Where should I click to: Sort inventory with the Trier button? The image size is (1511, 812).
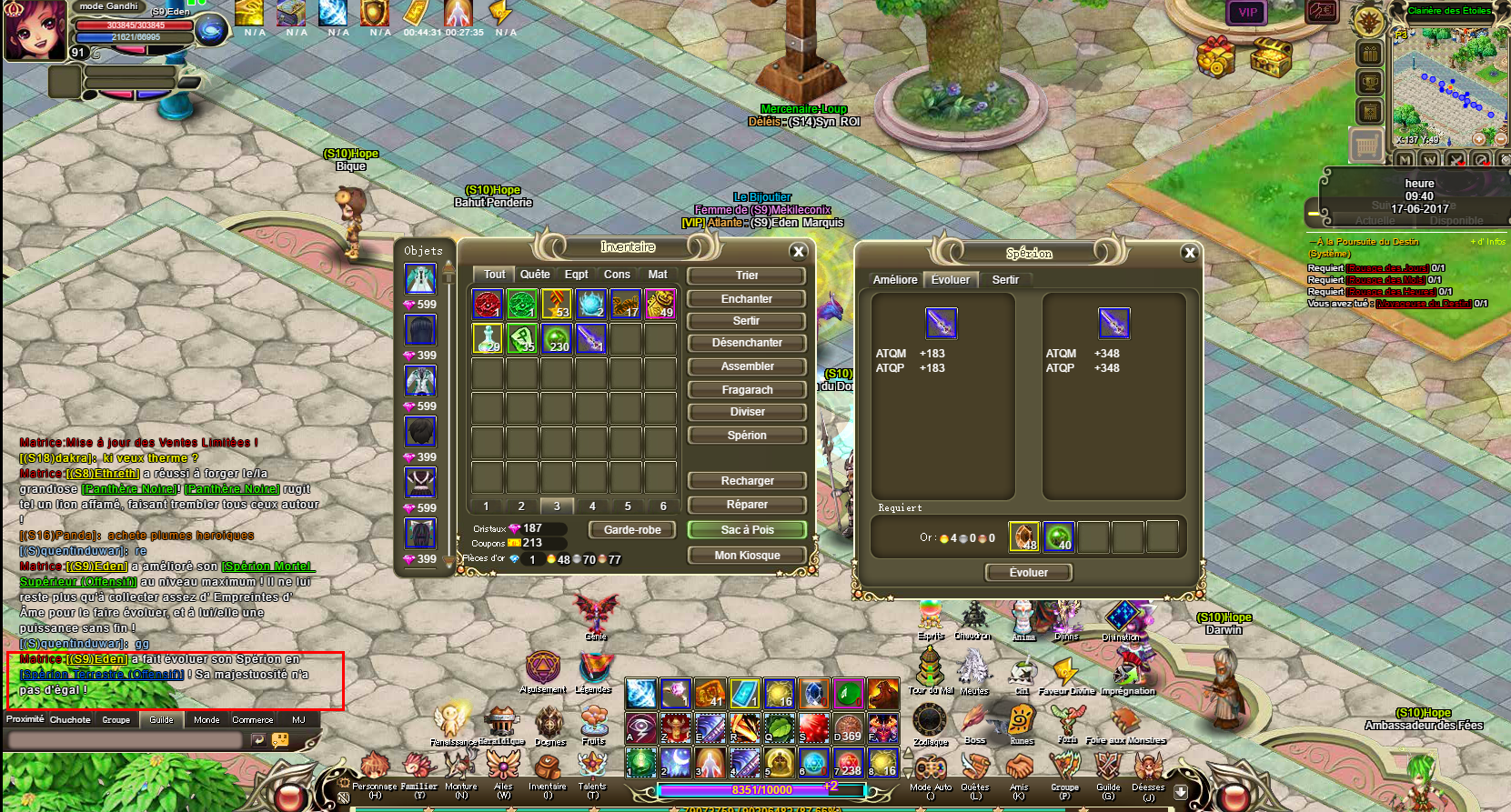747,276
